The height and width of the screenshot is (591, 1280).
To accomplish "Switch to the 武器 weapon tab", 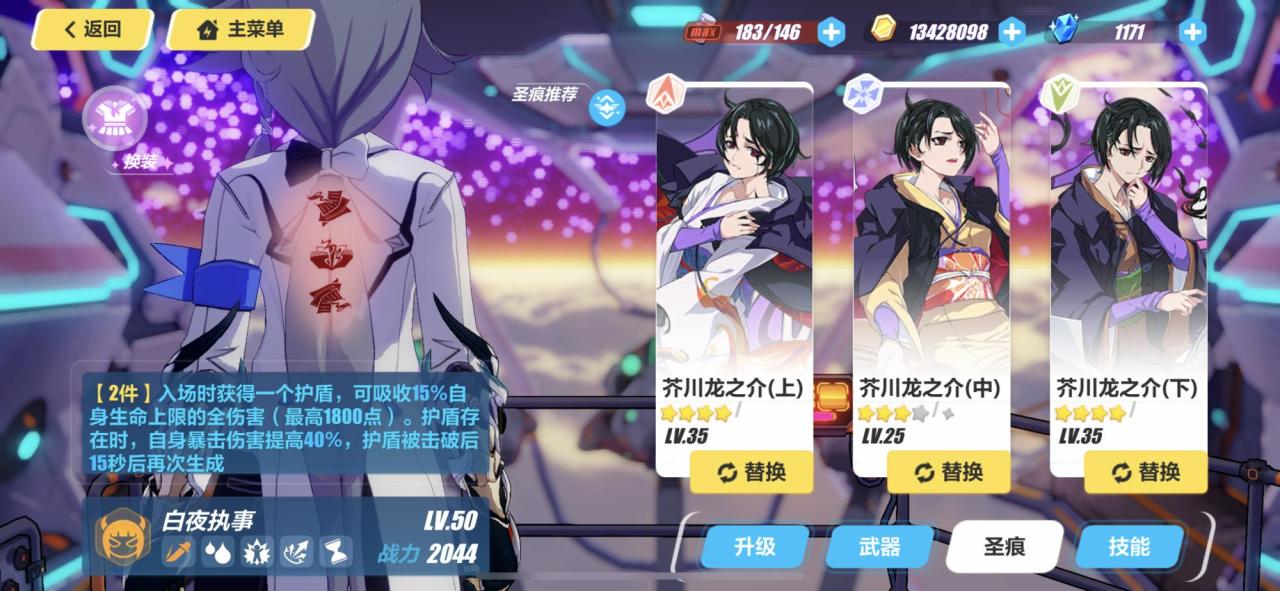I will [879, 547].
